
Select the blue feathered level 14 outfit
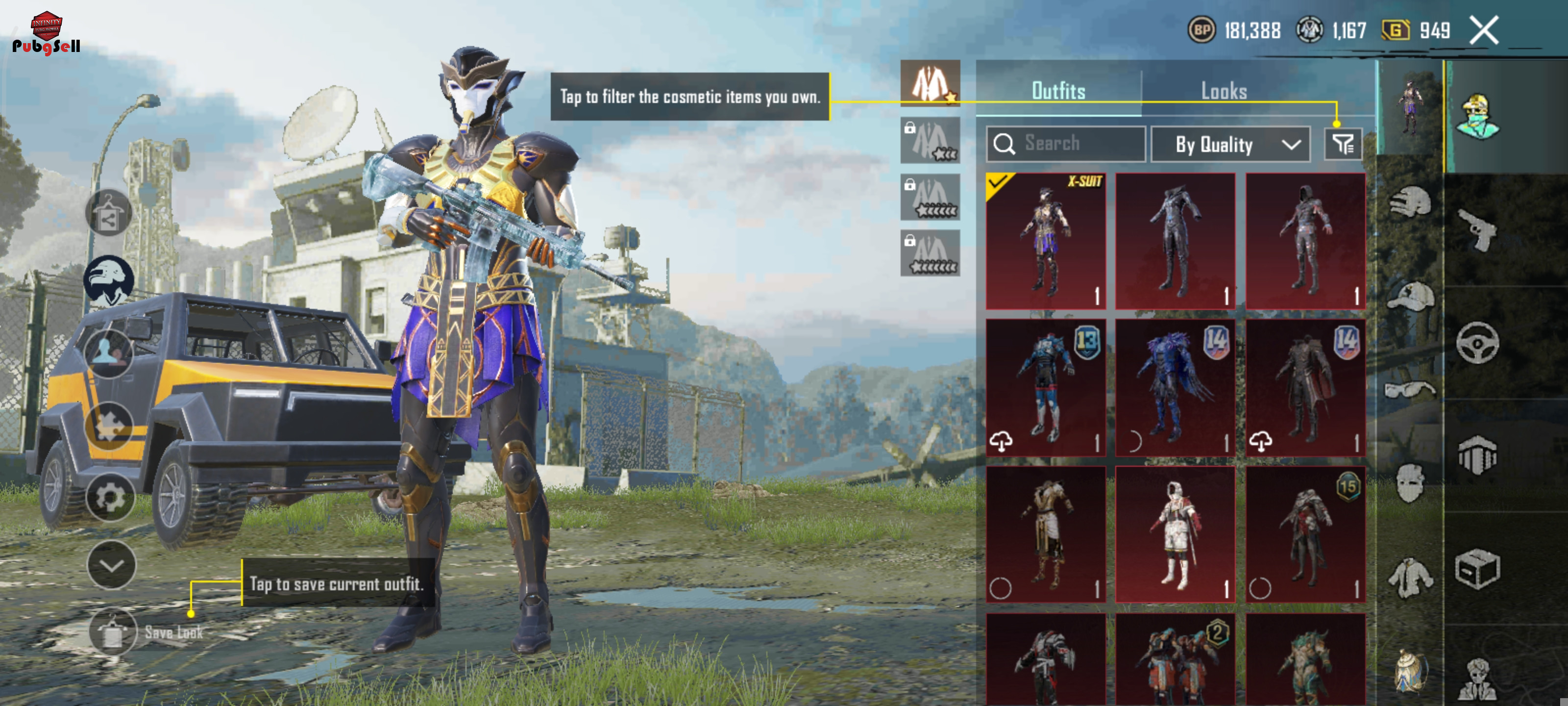pyautogui.click(x=1176, y=387)
